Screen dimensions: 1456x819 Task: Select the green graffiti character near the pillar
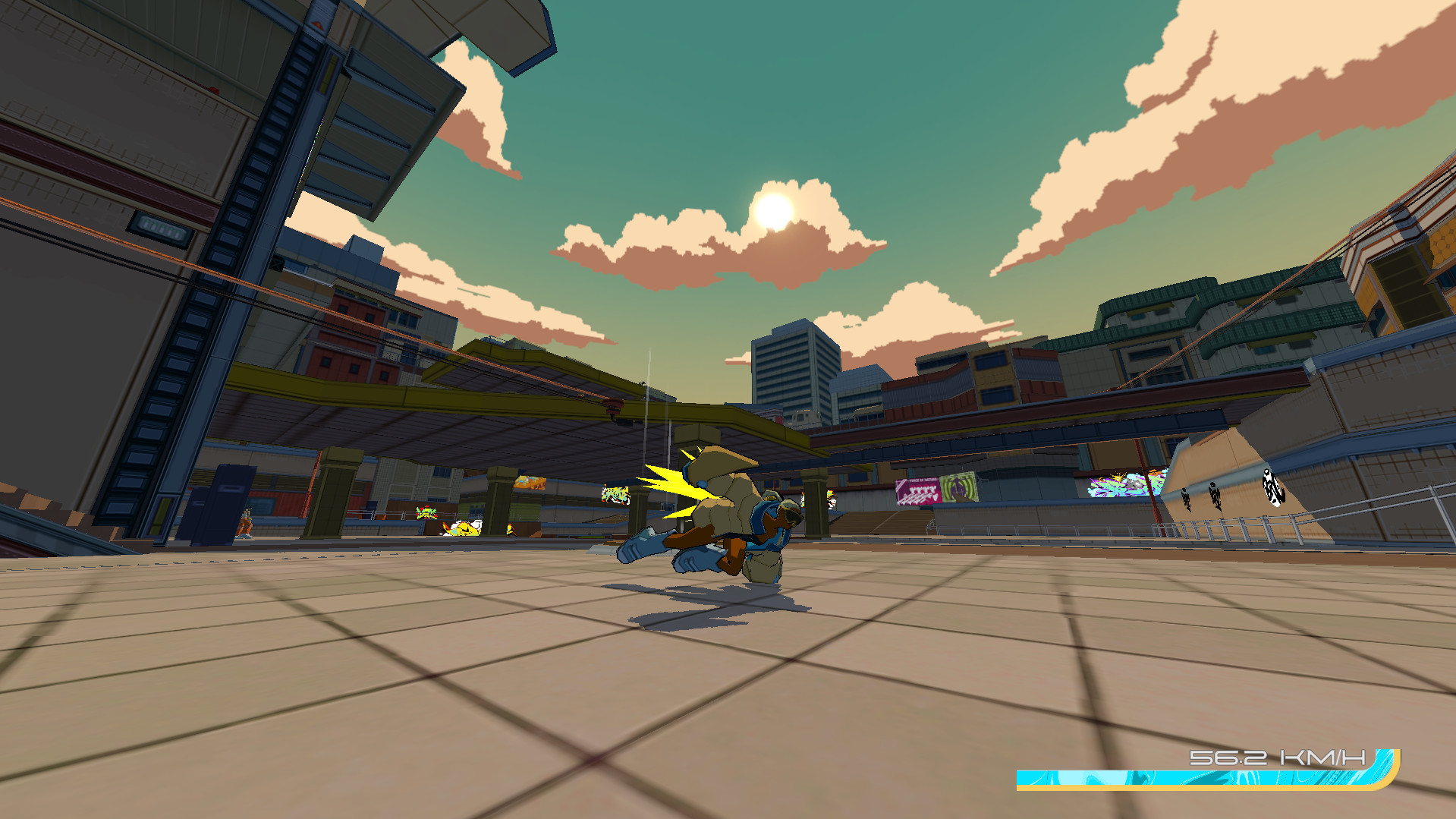point(426,512)
